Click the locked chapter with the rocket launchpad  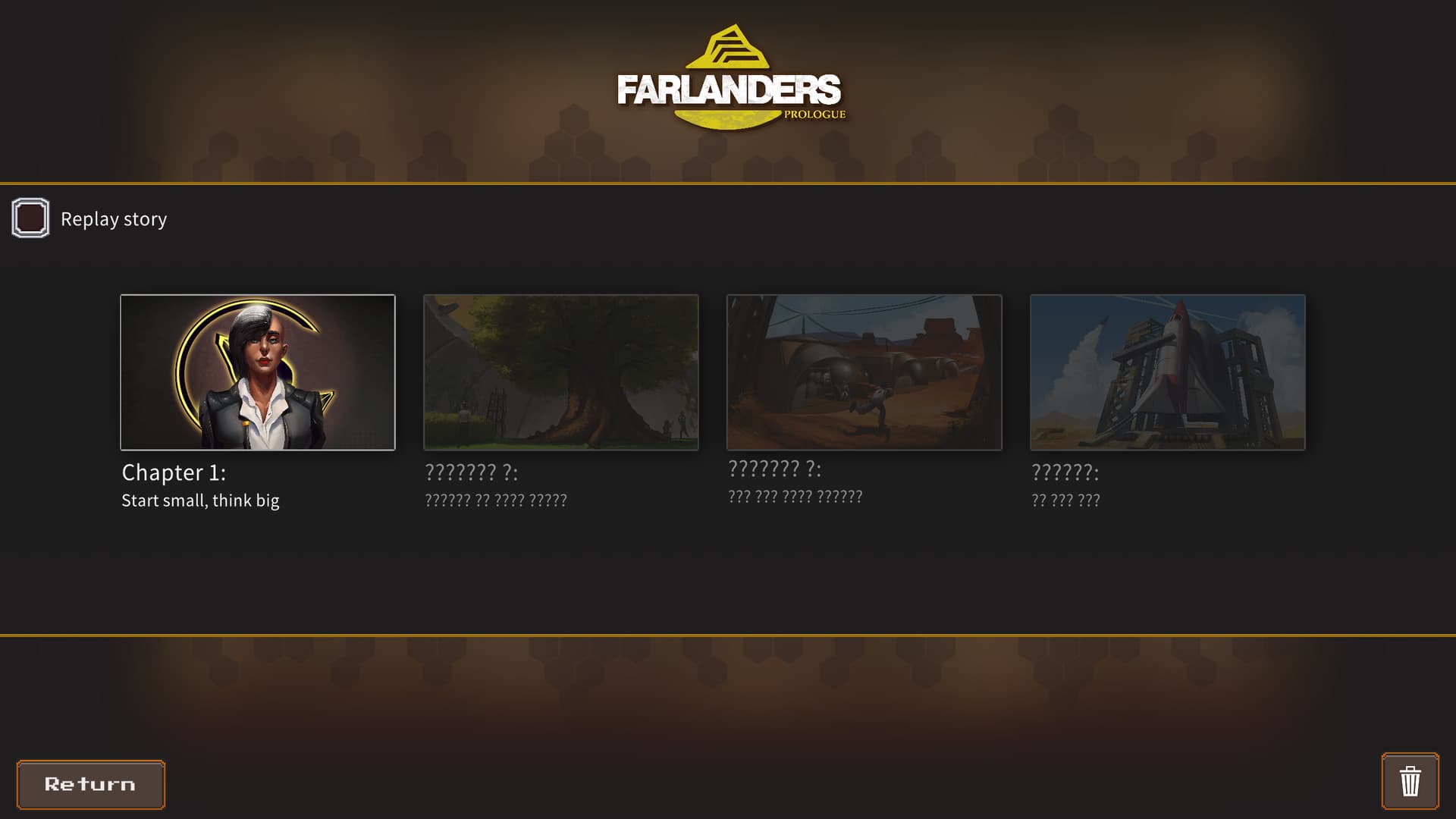click(x=1167, y=372)
